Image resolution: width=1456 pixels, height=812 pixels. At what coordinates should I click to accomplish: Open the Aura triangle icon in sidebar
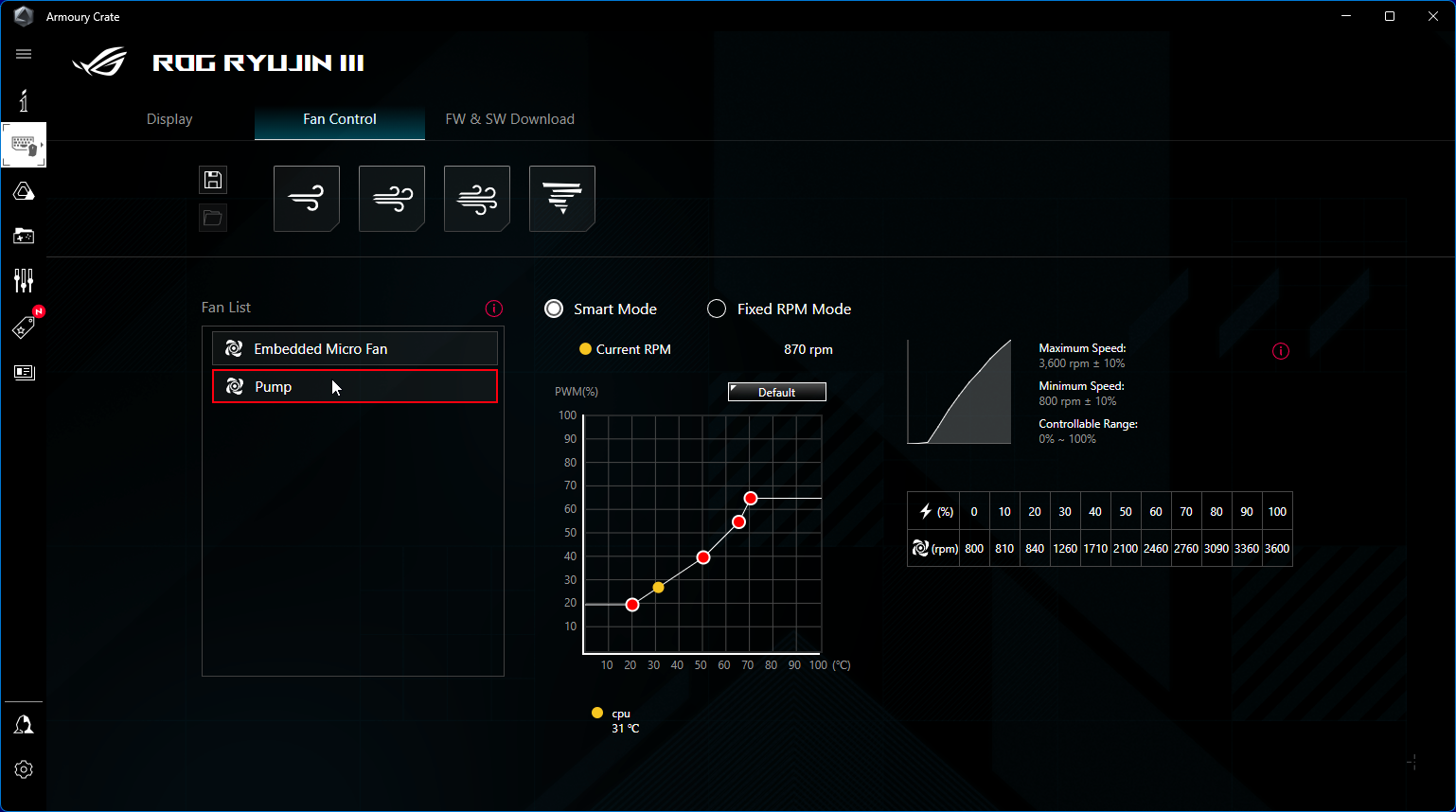coord(24,192)
